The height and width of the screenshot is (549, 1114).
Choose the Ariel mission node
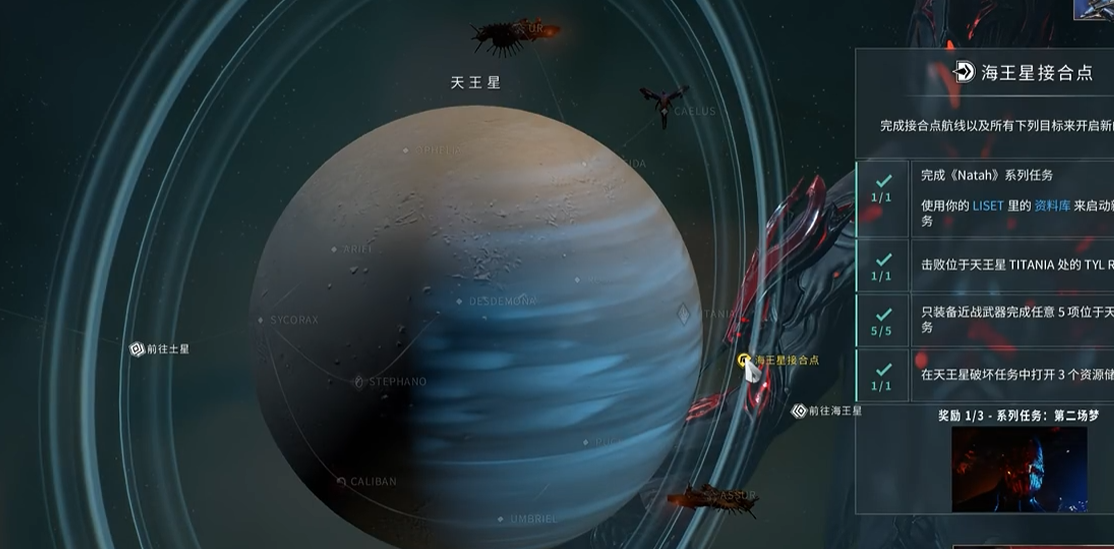tap(336, 249)
